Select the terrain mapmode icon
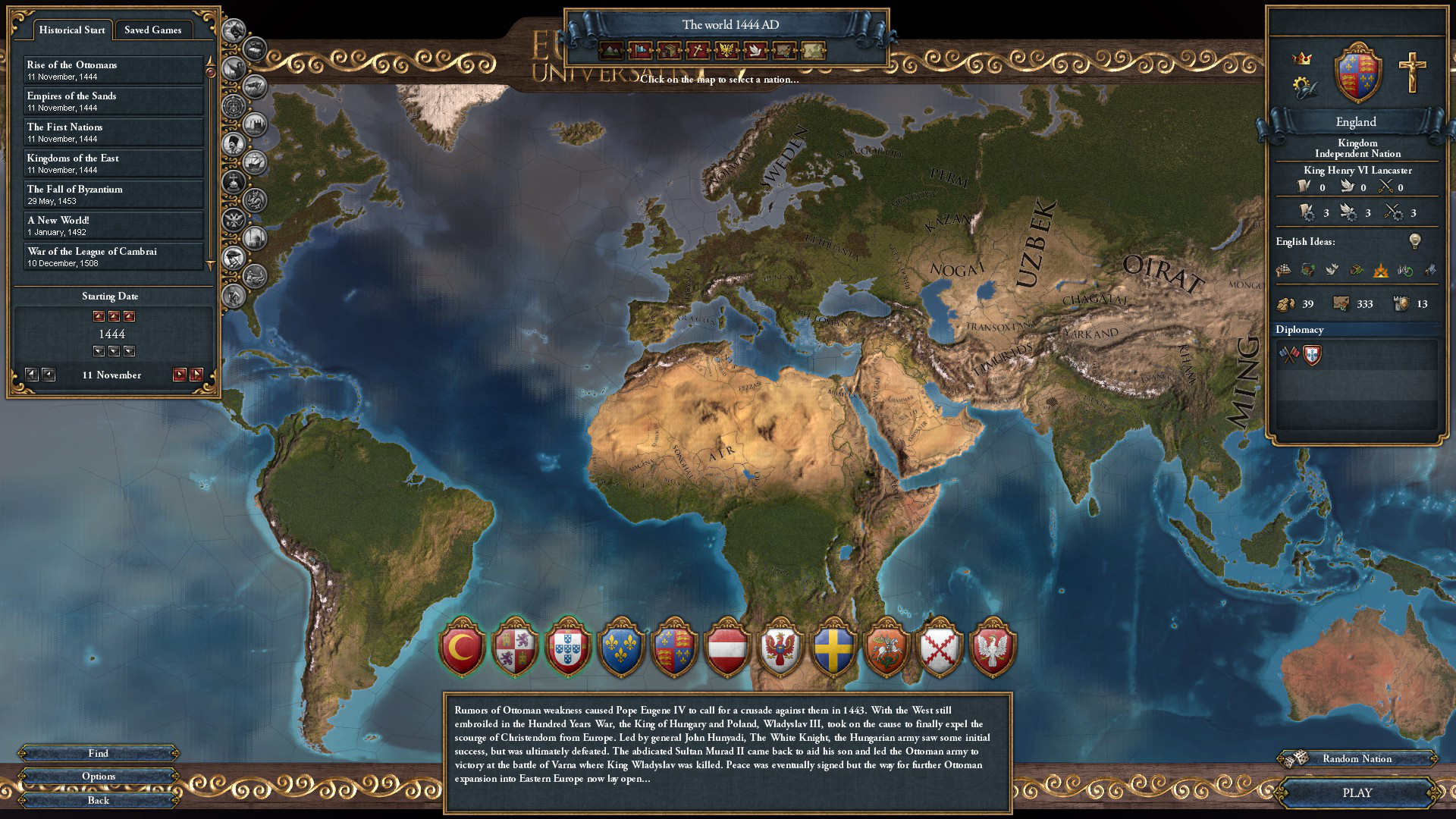 610,52
